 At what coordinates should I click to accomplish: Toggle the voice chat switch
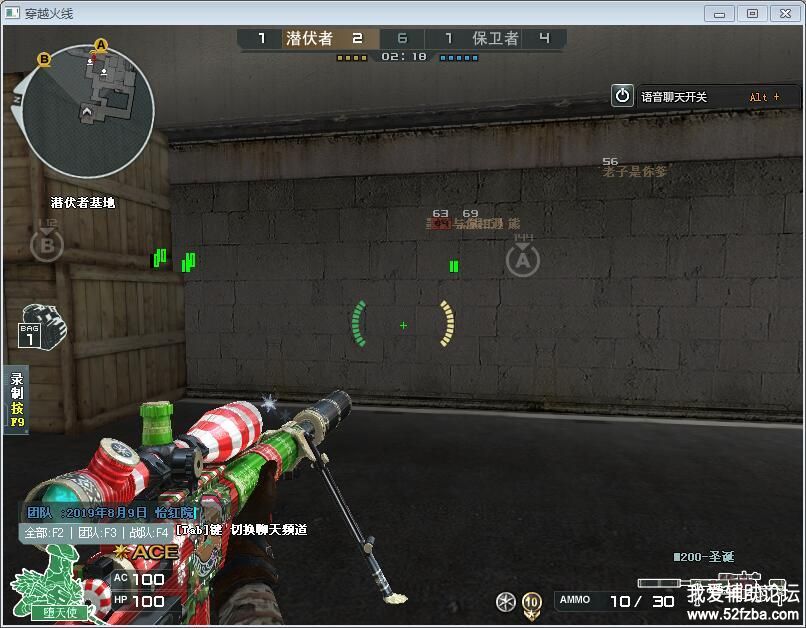623,96
